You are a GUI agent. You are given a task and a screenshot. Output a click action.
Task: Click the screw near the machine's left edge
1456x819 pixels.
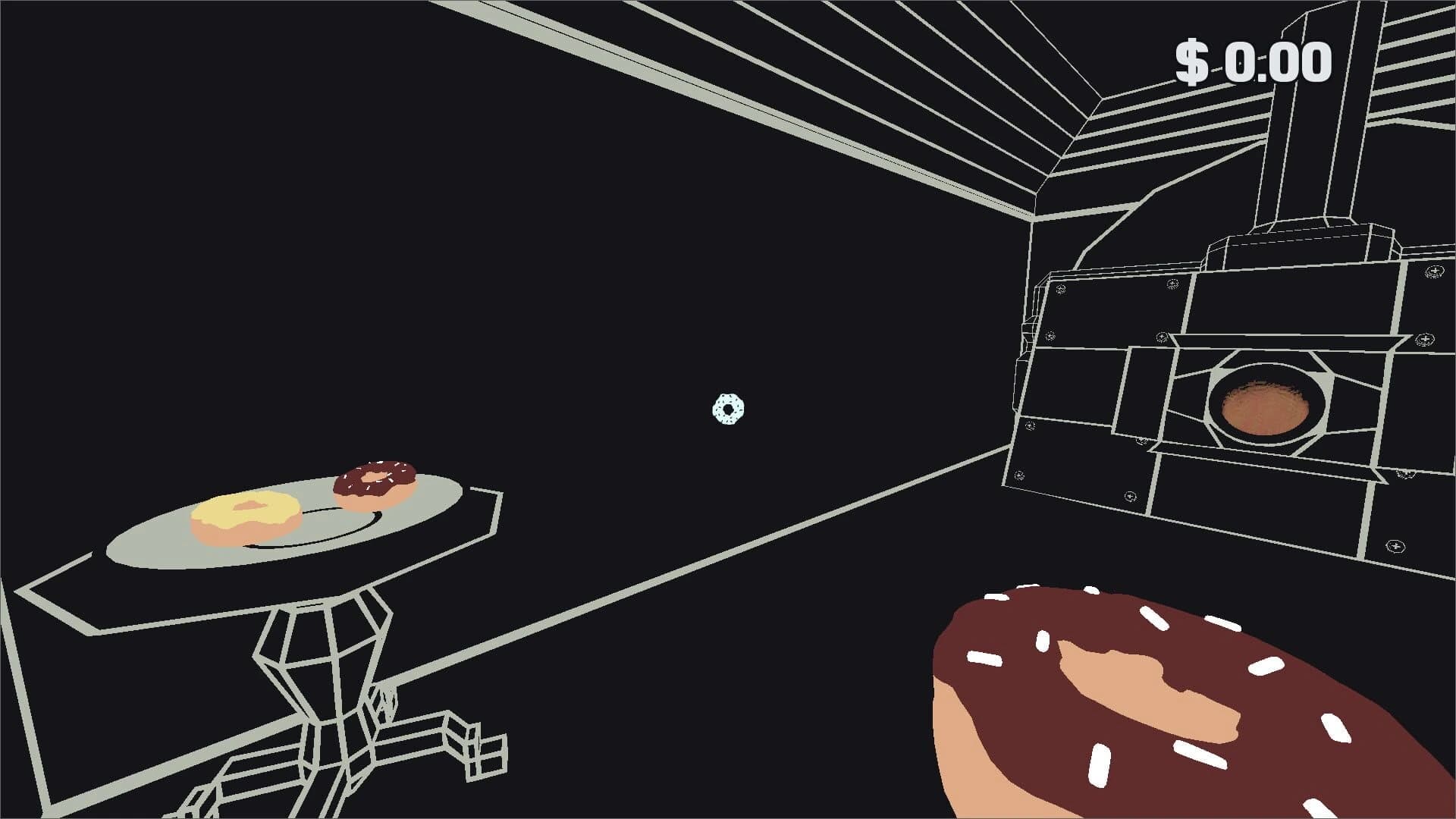tap(1049, 335)
